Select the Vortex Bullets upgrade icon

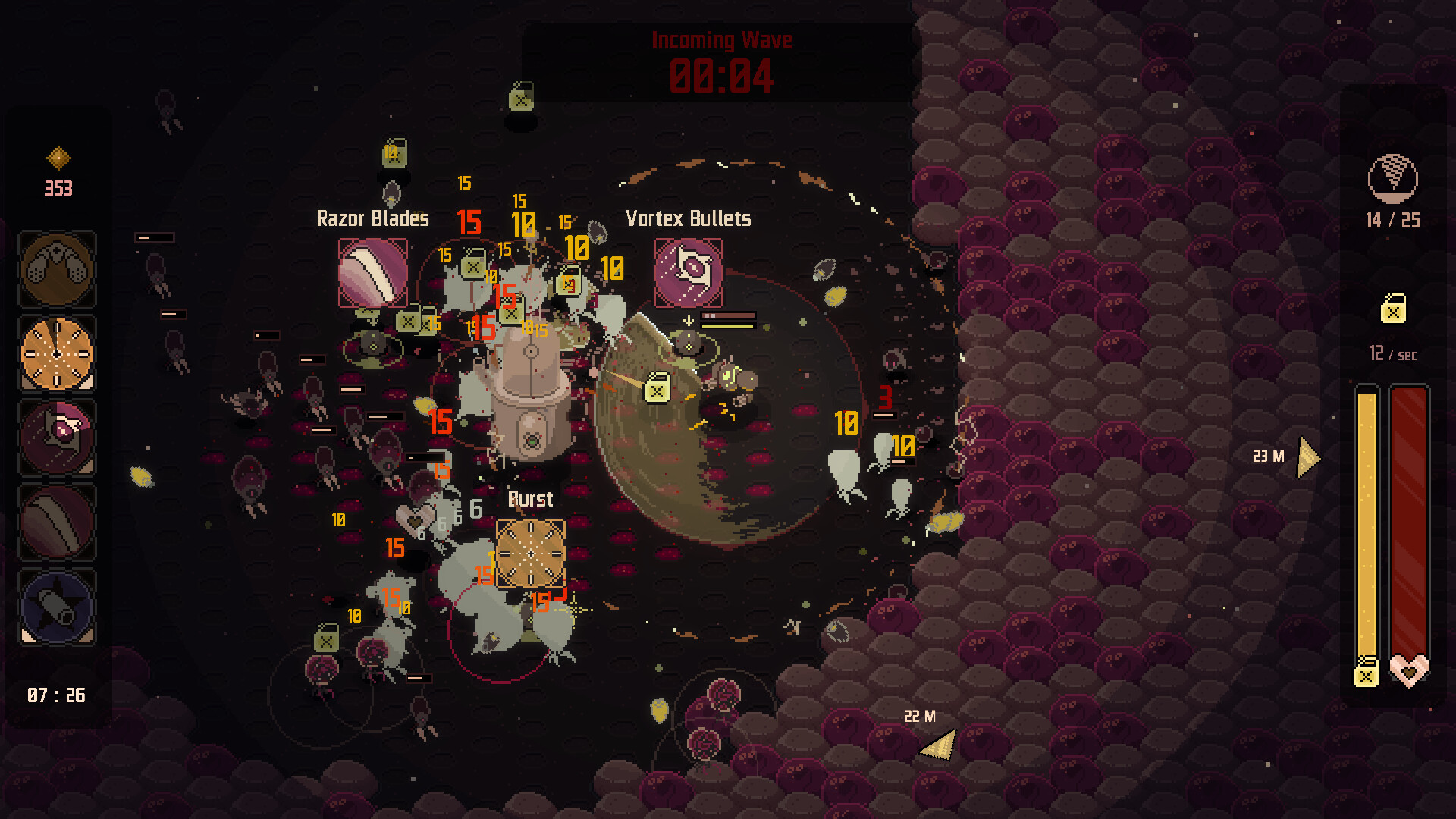click(689, 273)
